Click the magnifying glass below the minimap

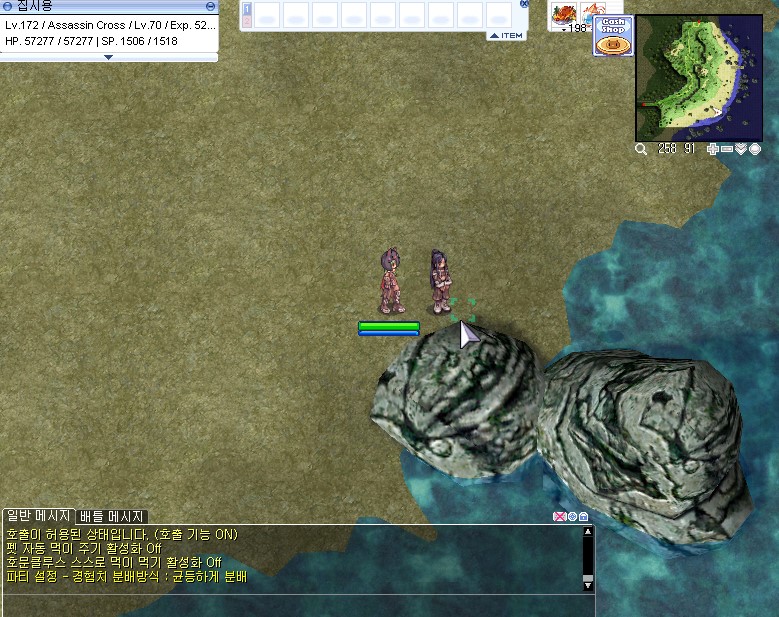point(641,149)
